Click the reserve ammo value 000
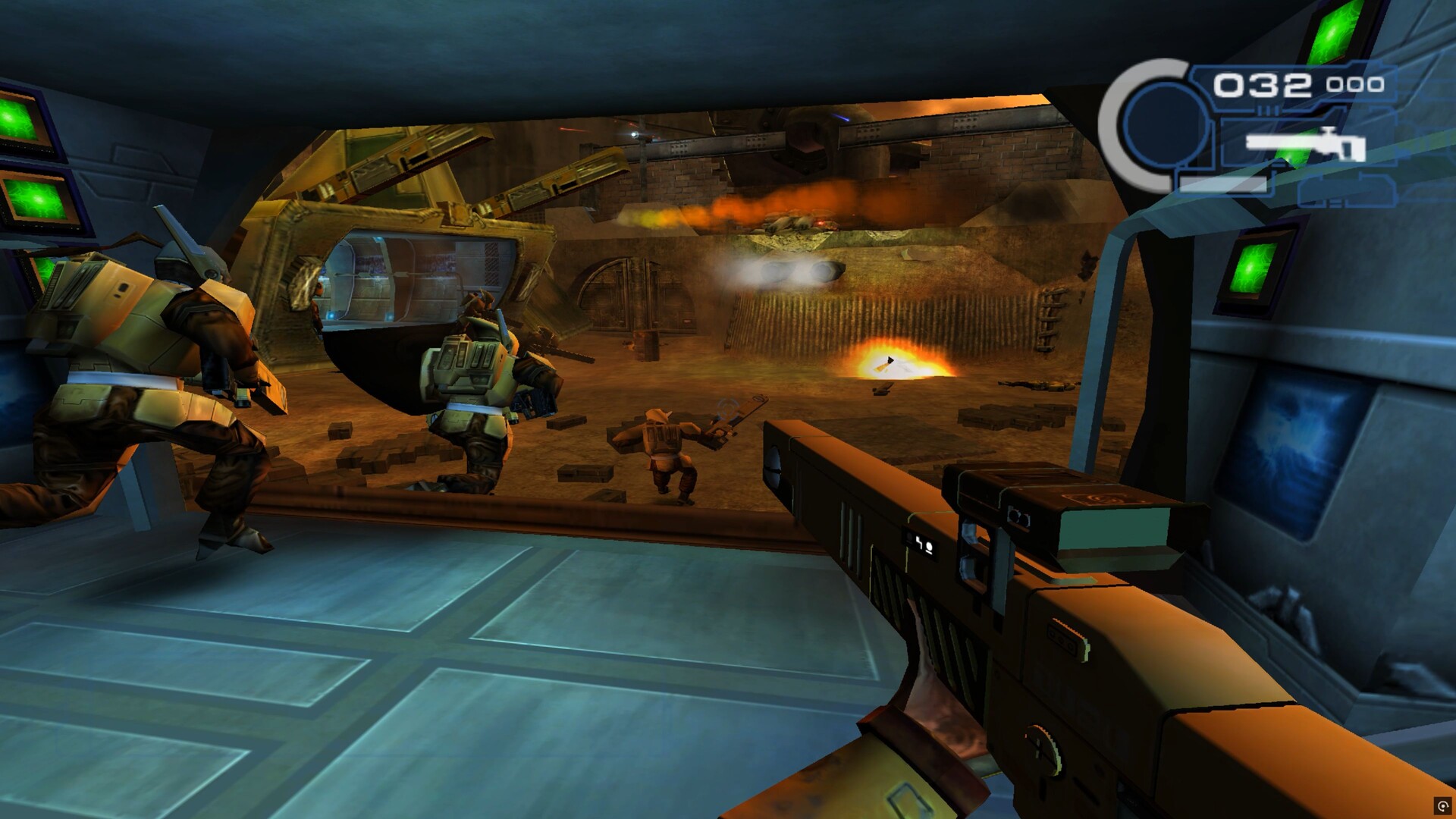 tap(1355, 85)
